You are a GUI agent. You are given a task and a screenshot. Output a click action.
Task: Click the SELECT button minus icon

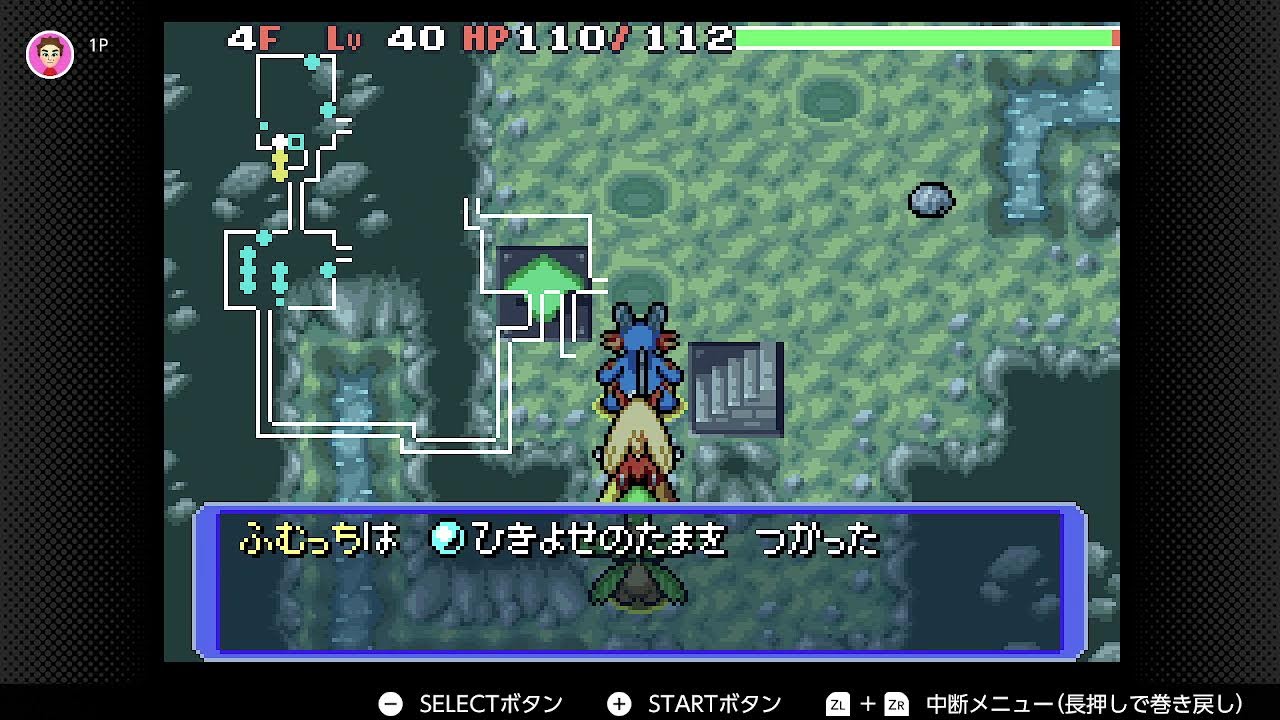coord(390,703)
